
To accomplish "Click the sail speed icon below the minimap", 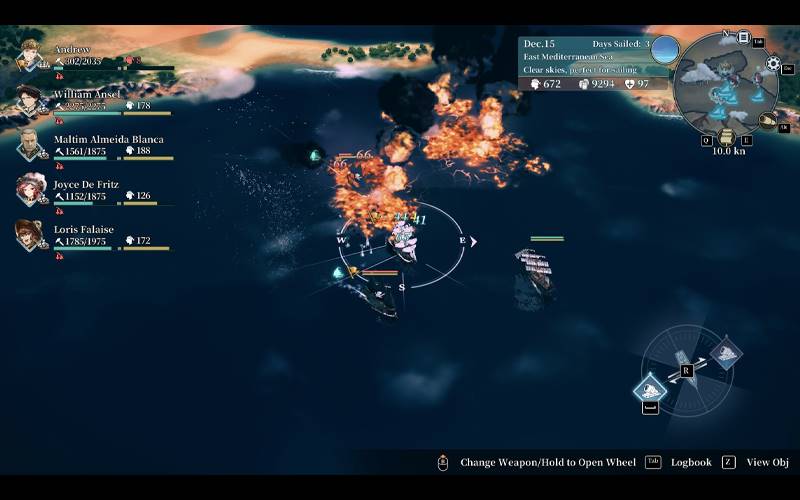I will point(727,137).
